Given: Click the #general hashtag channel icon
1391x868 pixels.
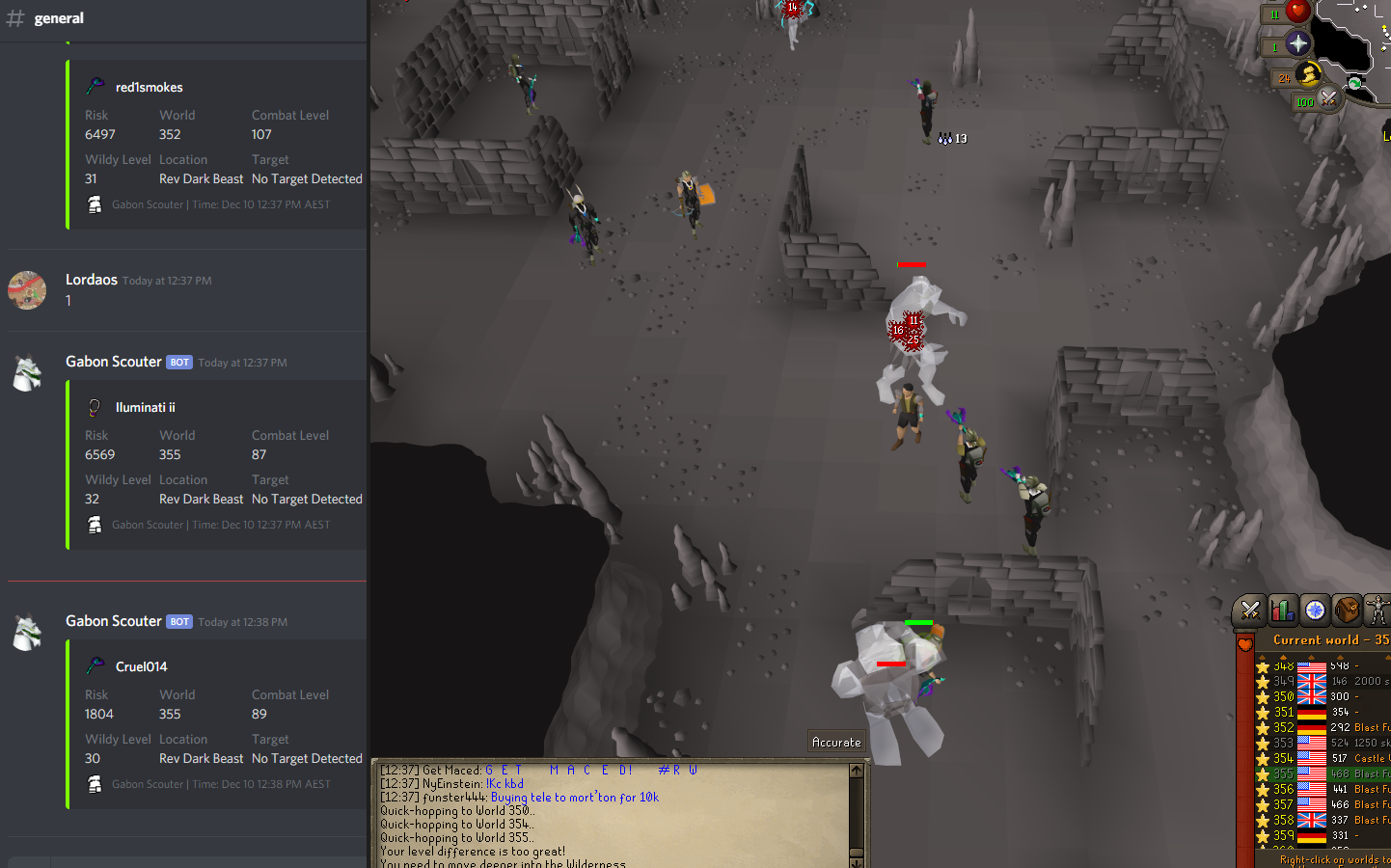Looking at the screenshot, I should [x=15, y=17].
